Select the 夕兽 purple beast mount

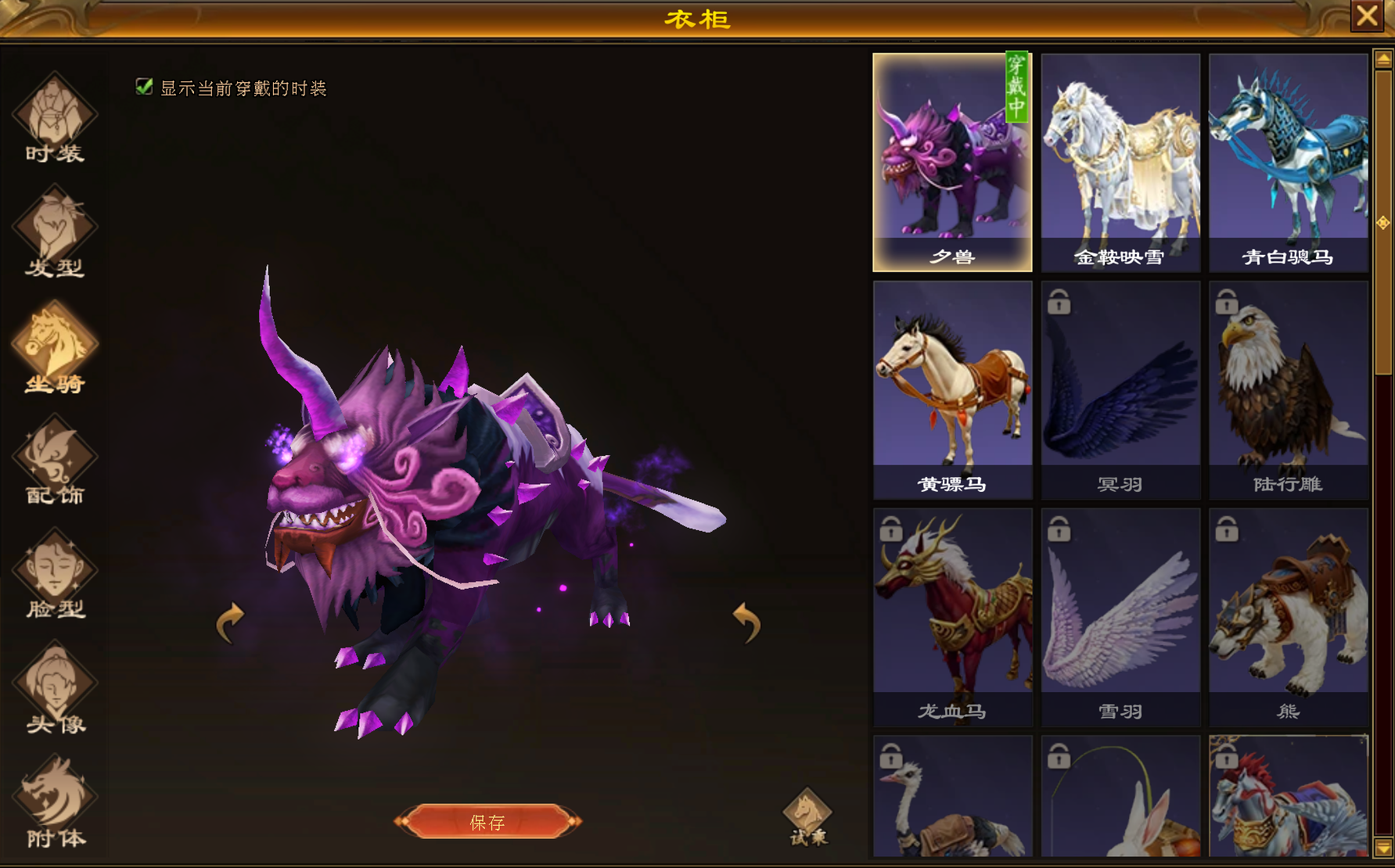point(952,163)
